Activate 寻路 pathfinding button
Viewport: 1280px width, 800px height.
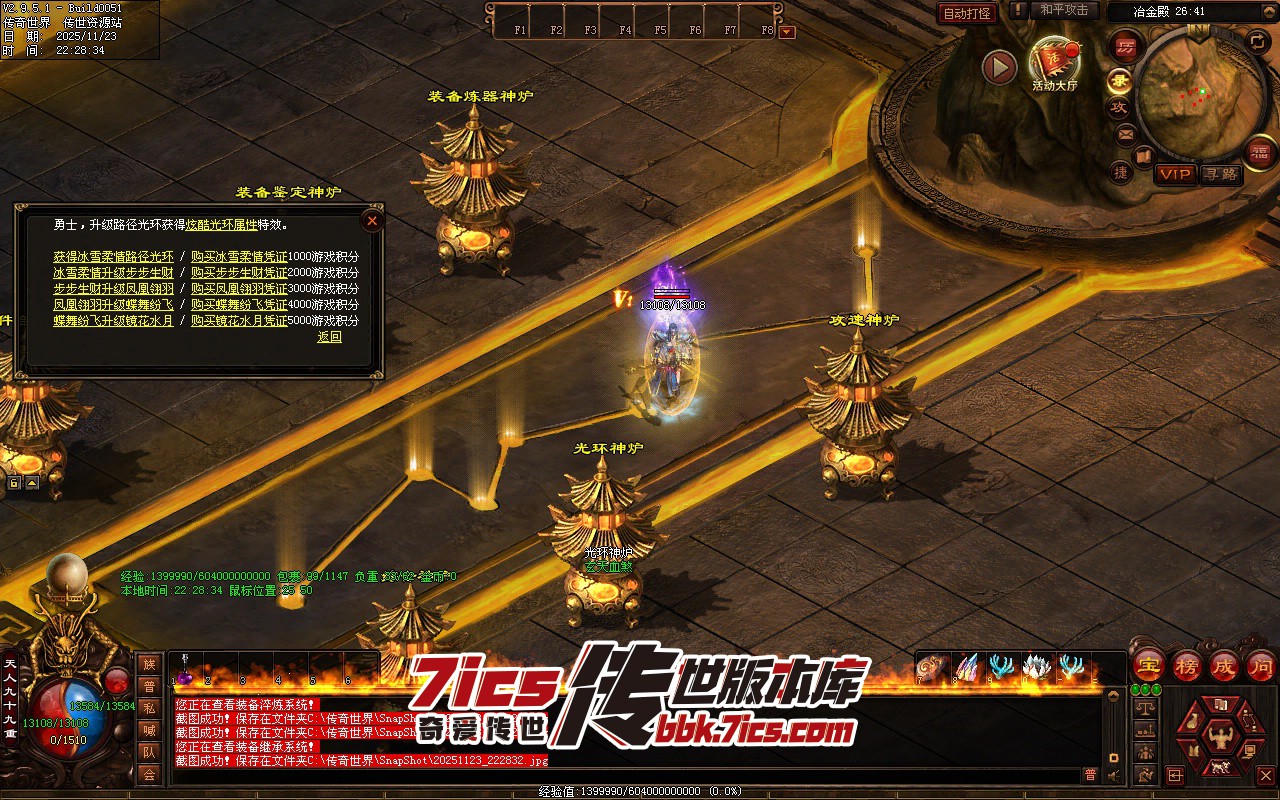(x=1220, y=174)
